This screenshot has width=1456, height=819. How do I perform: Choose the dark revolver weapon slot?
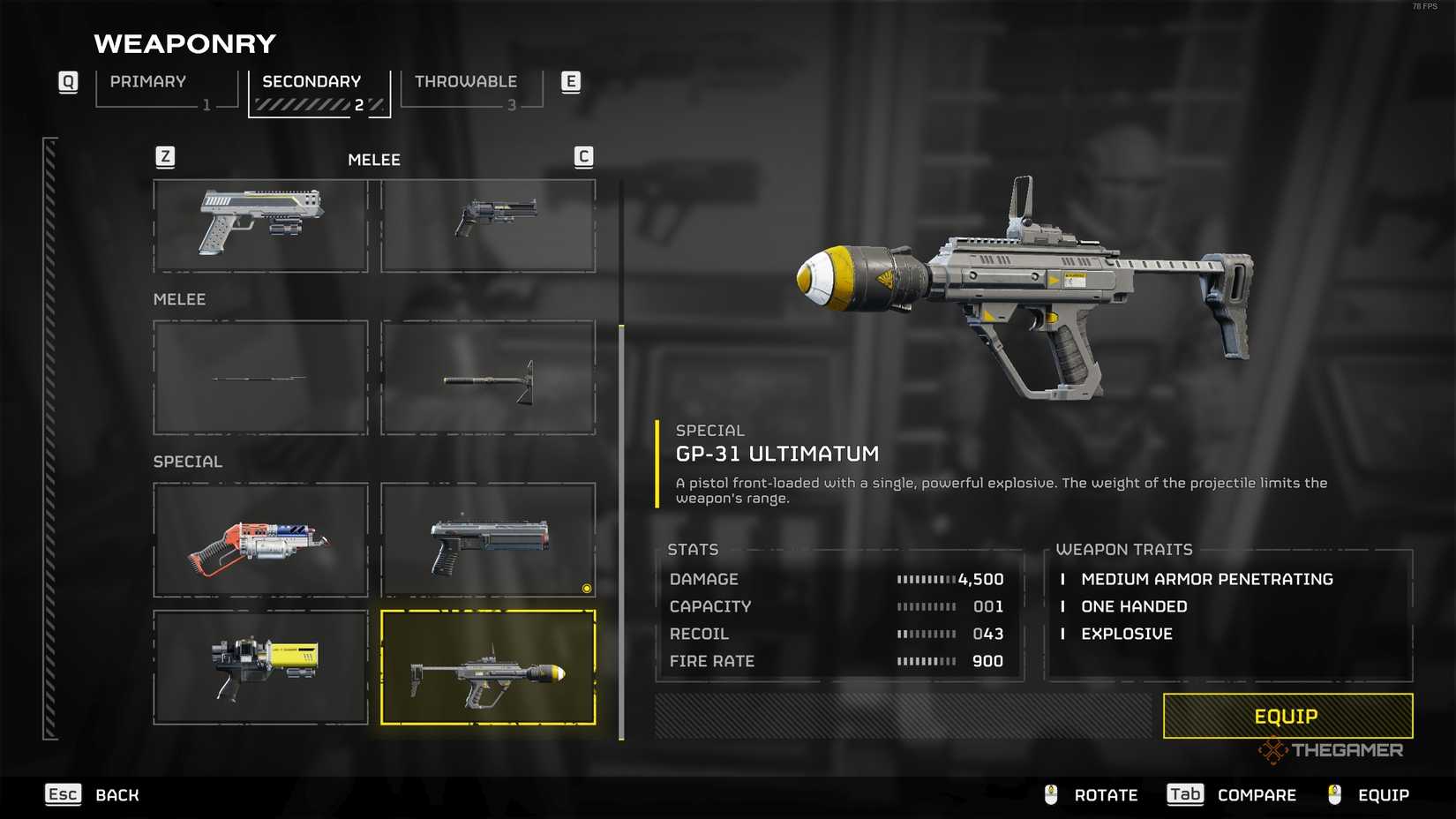coord(488,226)
